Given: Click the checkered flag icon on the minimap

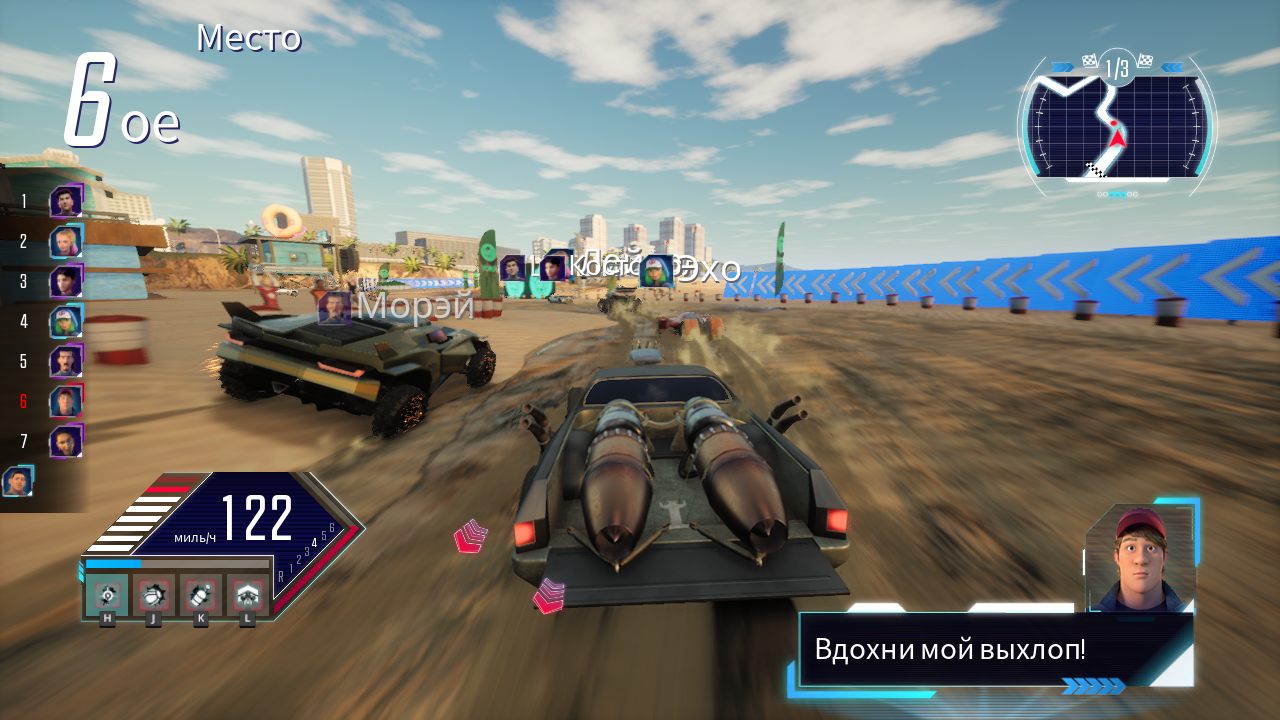Looking at the screenshot, I should (1089, 61).
